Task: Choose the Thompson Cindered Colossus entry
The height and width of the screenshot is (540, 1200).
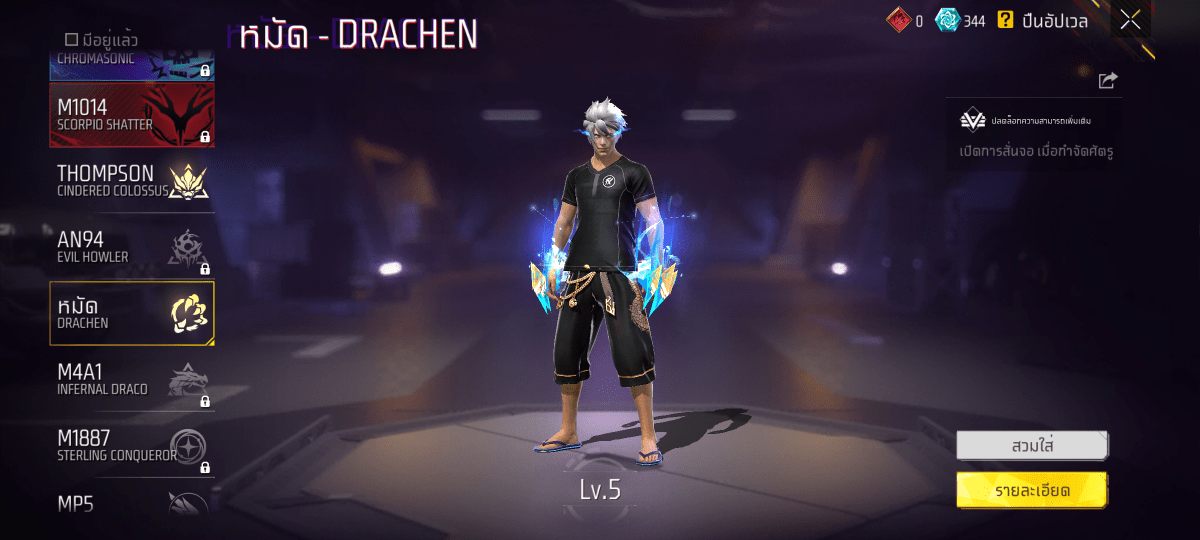Action: click(x=131, y=181)
